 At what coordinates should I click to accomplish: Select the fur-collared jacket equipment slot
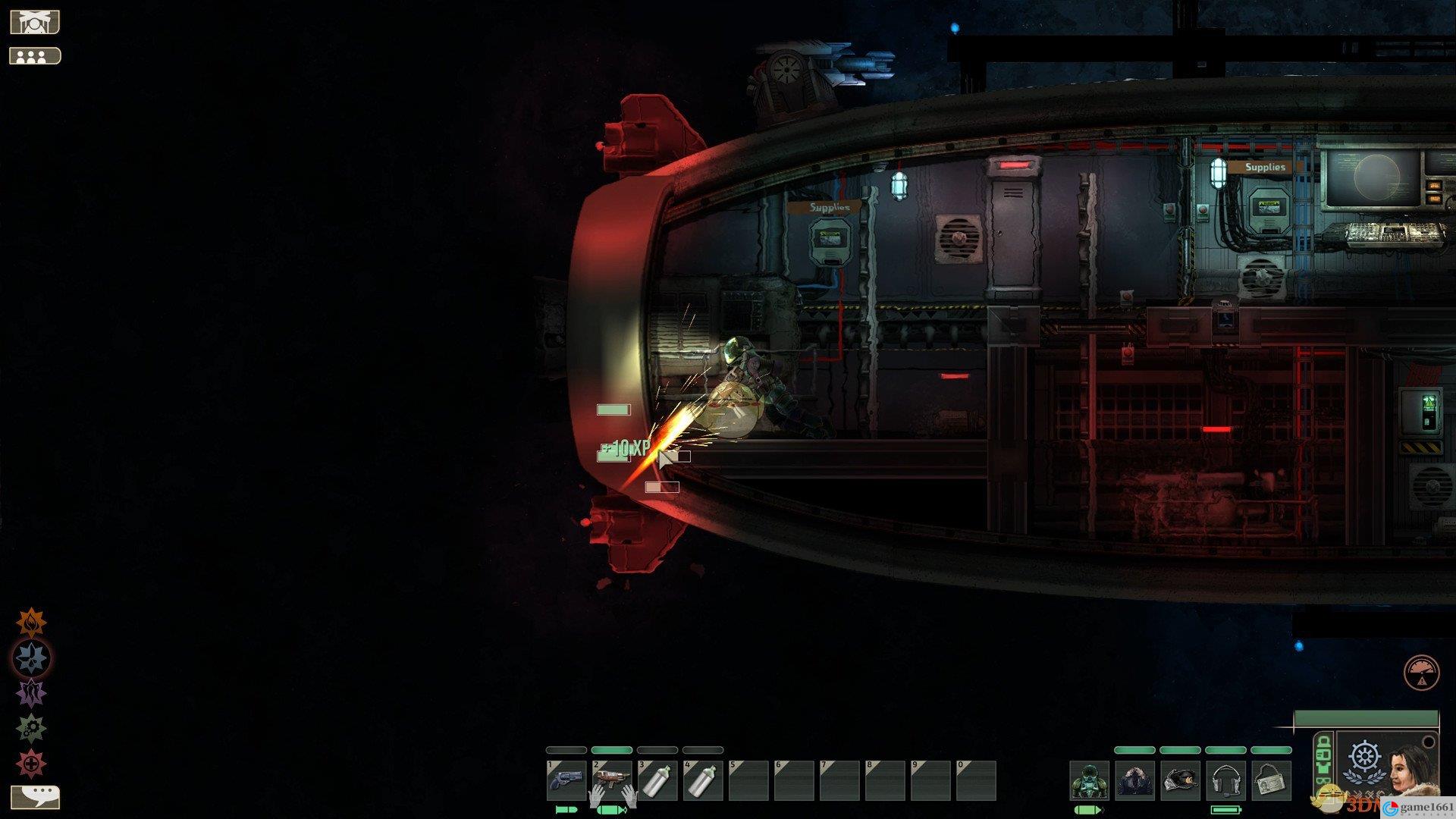pyautogui.click(x=1135, y=781)
